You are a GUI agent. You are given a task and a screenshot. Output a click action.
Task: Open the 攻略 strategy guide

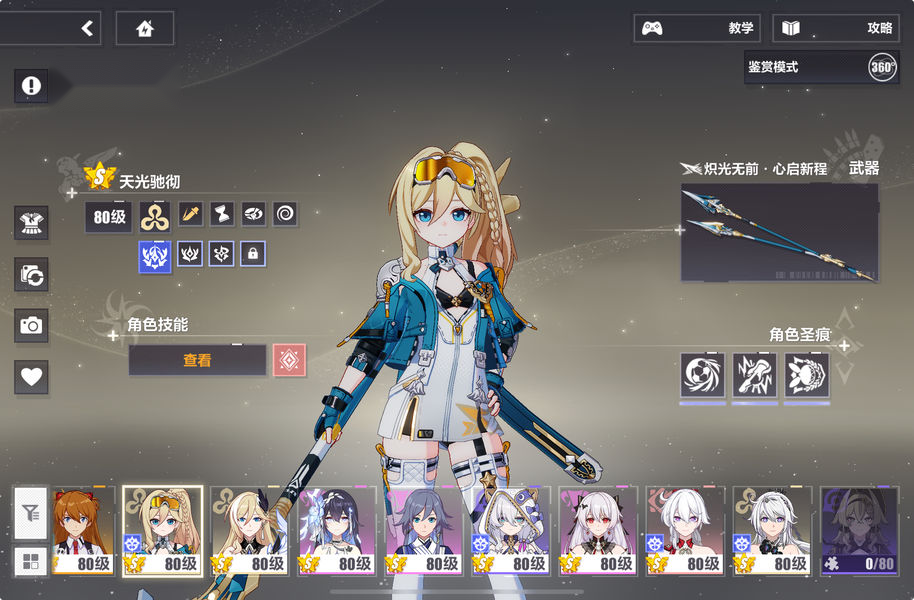(836, 28)
